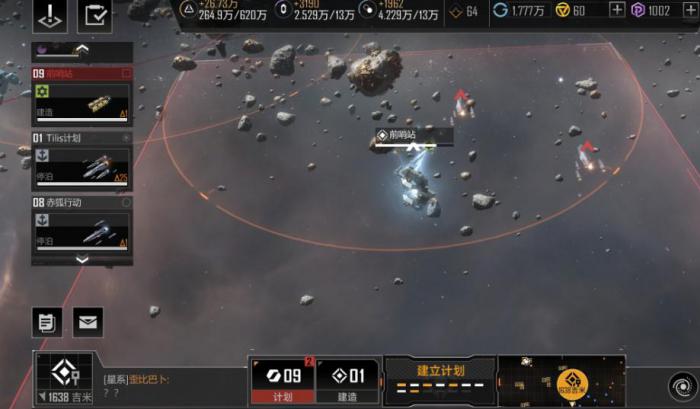Image resolution: width=700 pixels, height=409 pixels.
Task: Open the waypoint marker button at top-left
Action: click(x=51, y=15)
